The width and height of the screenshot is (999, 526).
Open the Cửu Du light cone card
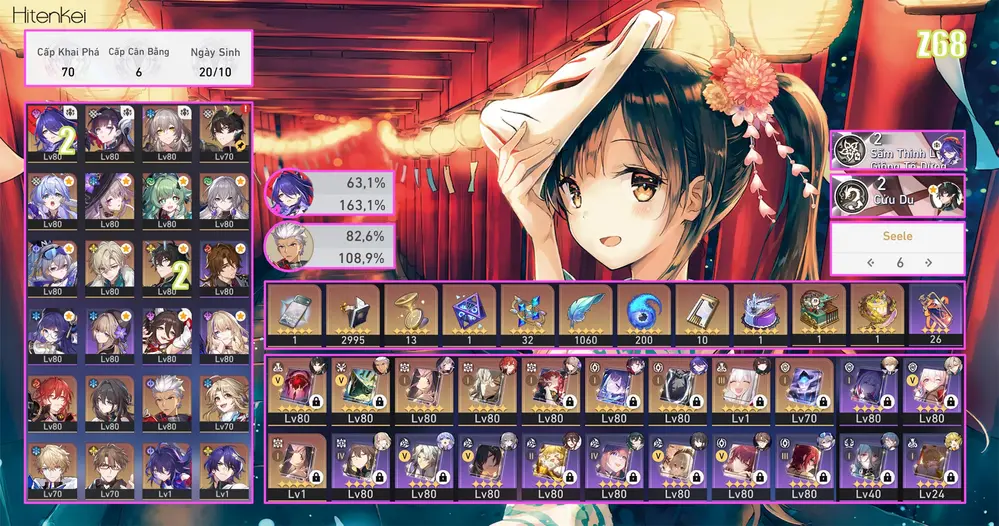pyautogui.click(x=897, y=196)
